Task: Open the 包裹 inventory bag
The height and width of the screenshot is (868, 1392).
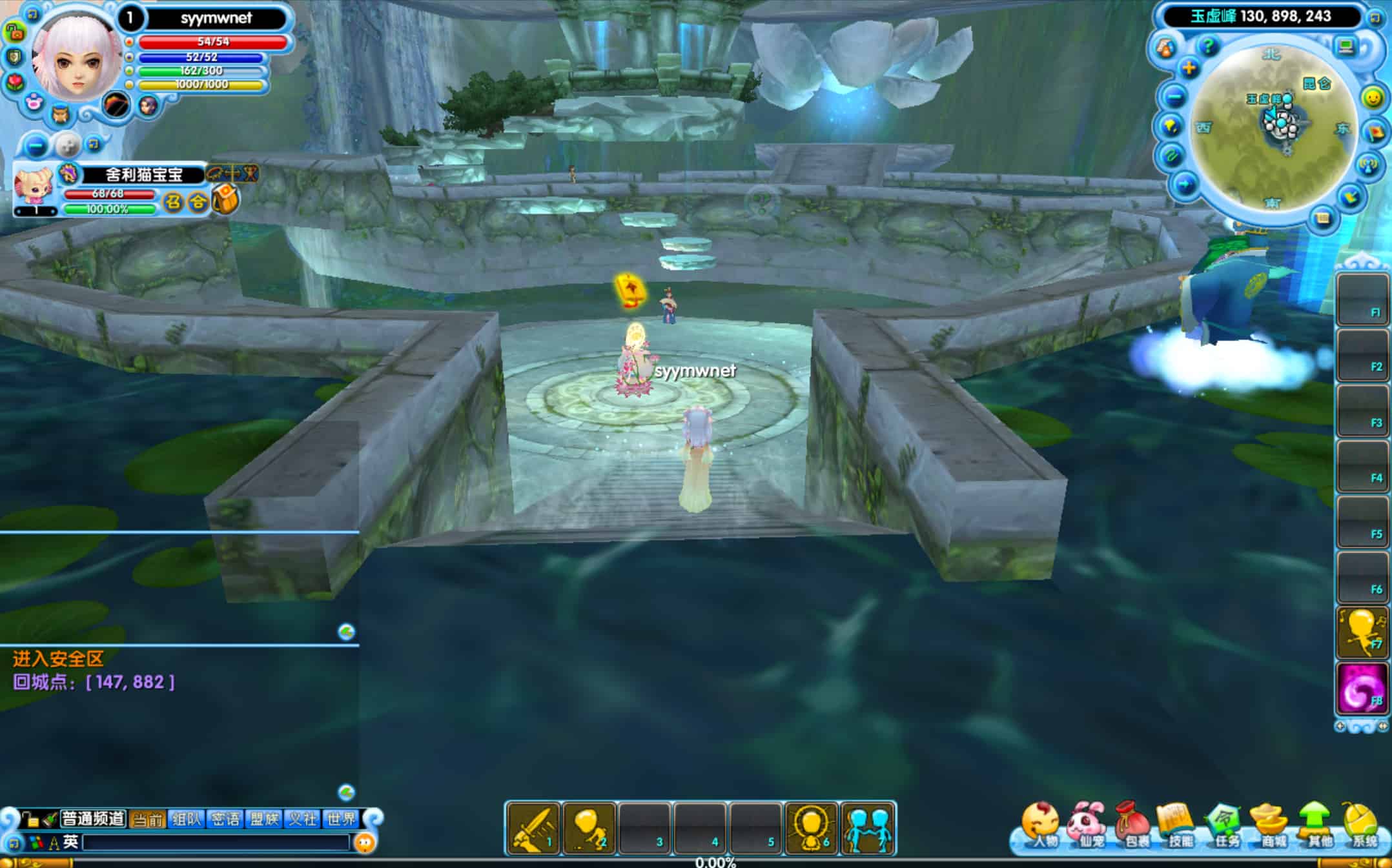Action: click(1134, 825)
